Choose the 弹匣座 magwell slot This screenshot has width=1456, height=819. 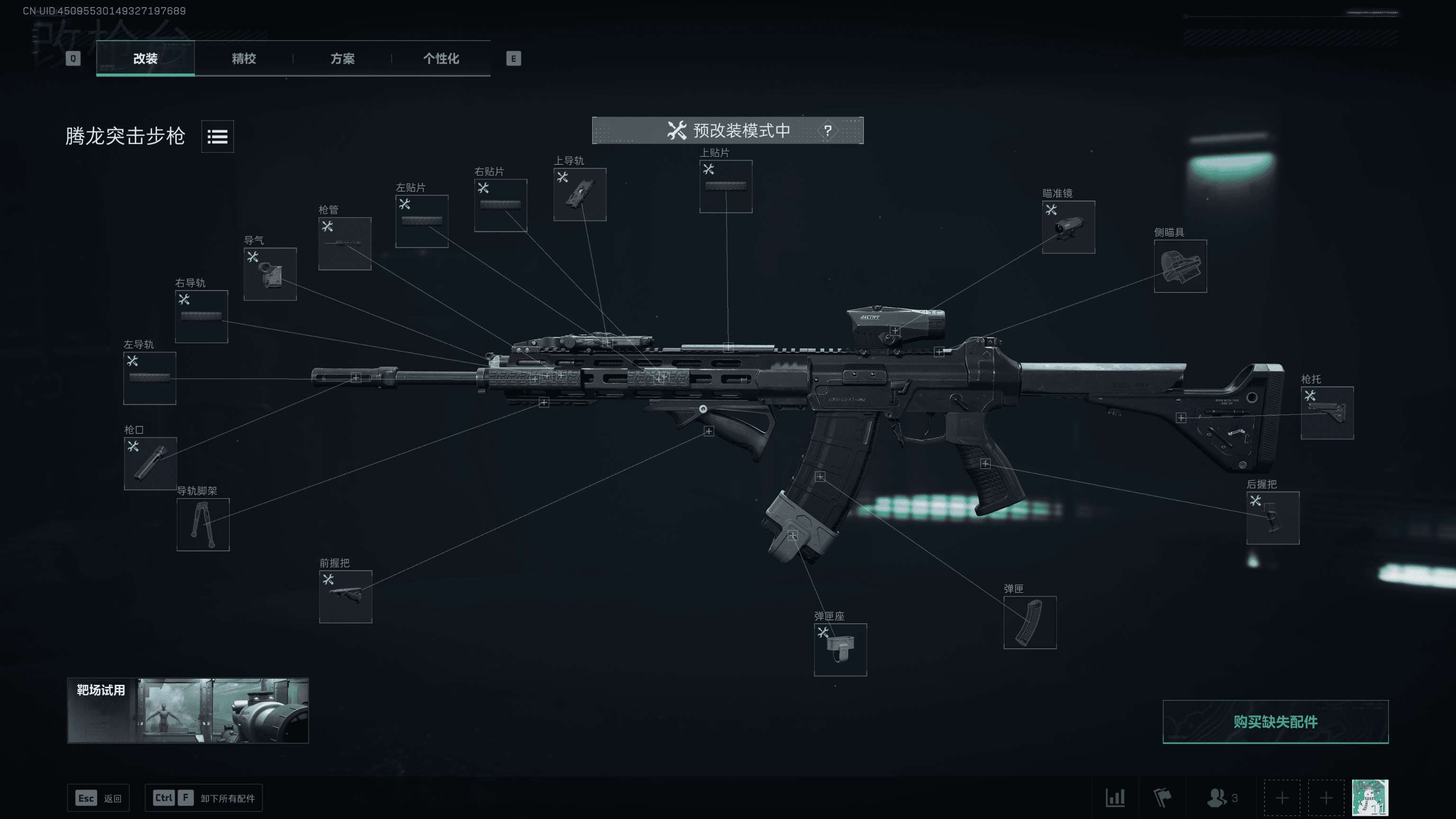[840, 649]
